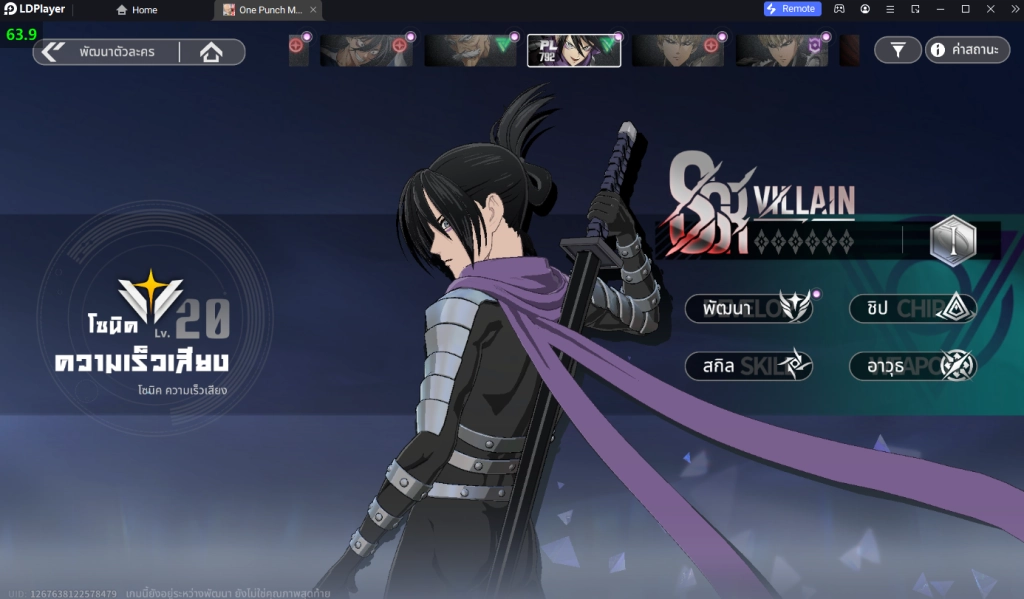
Task: Select the blond character with purple badge
Action: [x=782, y=50]
